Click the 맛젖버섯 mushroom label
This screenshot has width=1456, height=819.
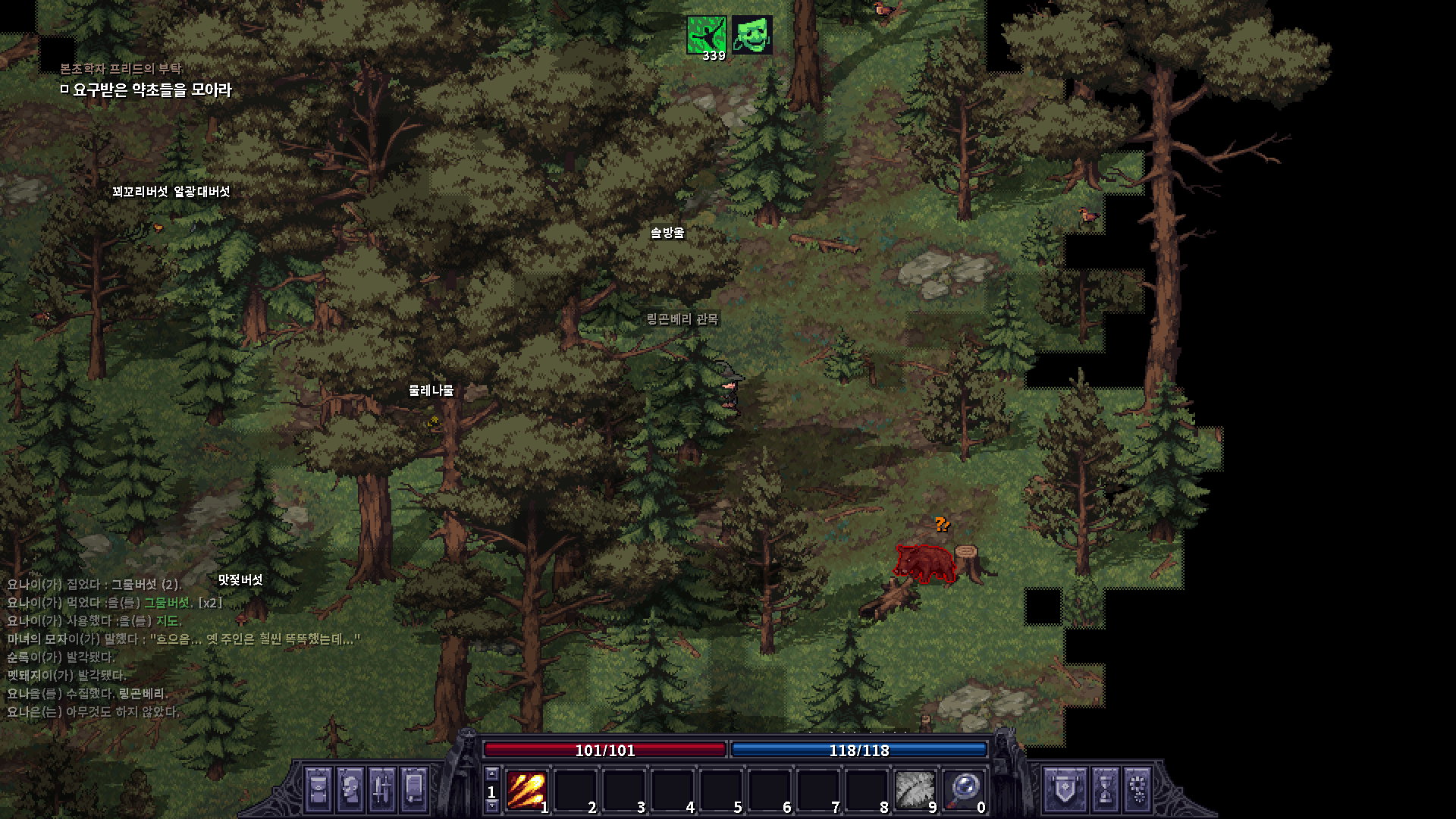tap(240, 580)
